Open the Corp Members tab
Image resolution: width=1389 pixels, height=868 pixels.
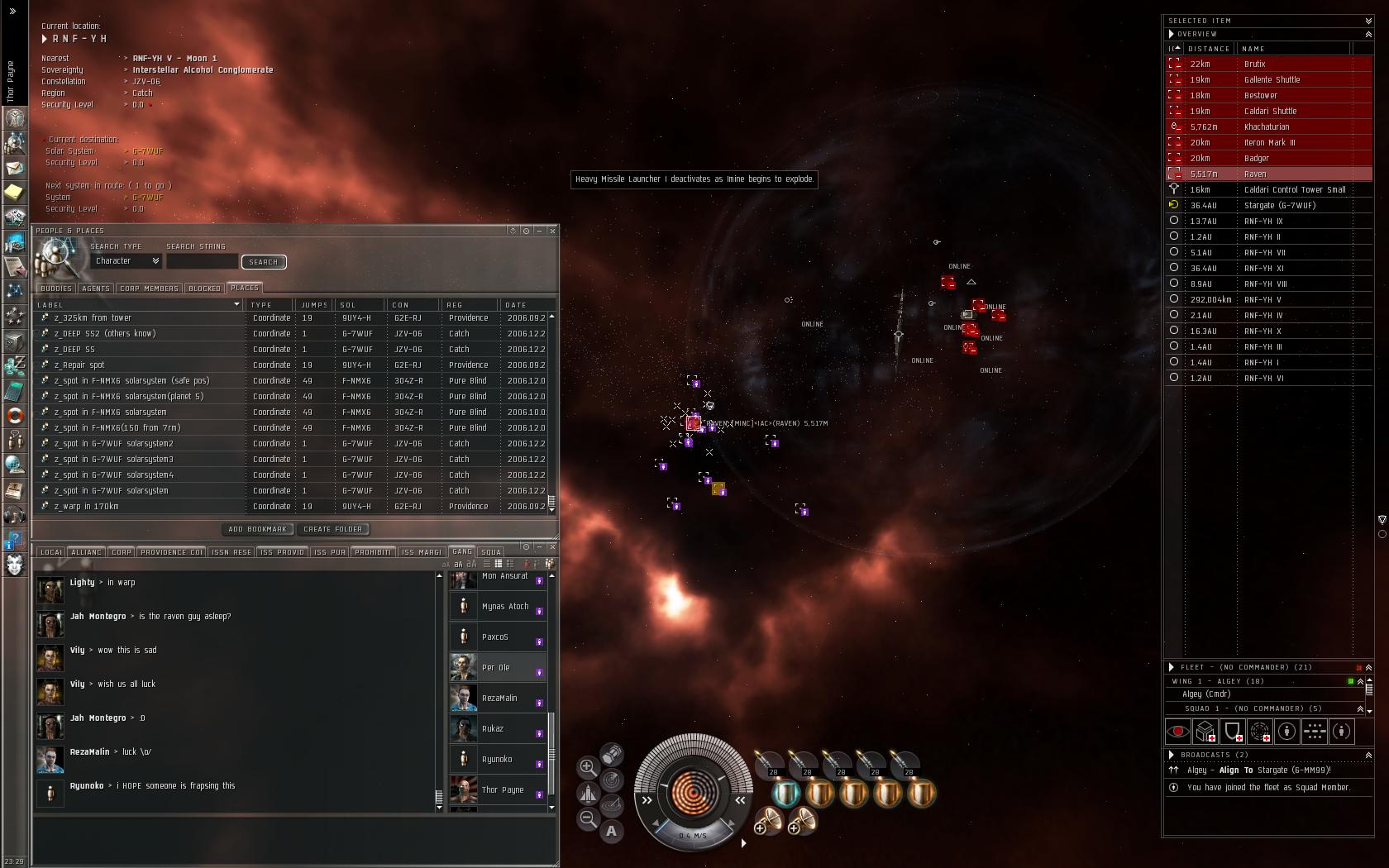tap(149, 289)
